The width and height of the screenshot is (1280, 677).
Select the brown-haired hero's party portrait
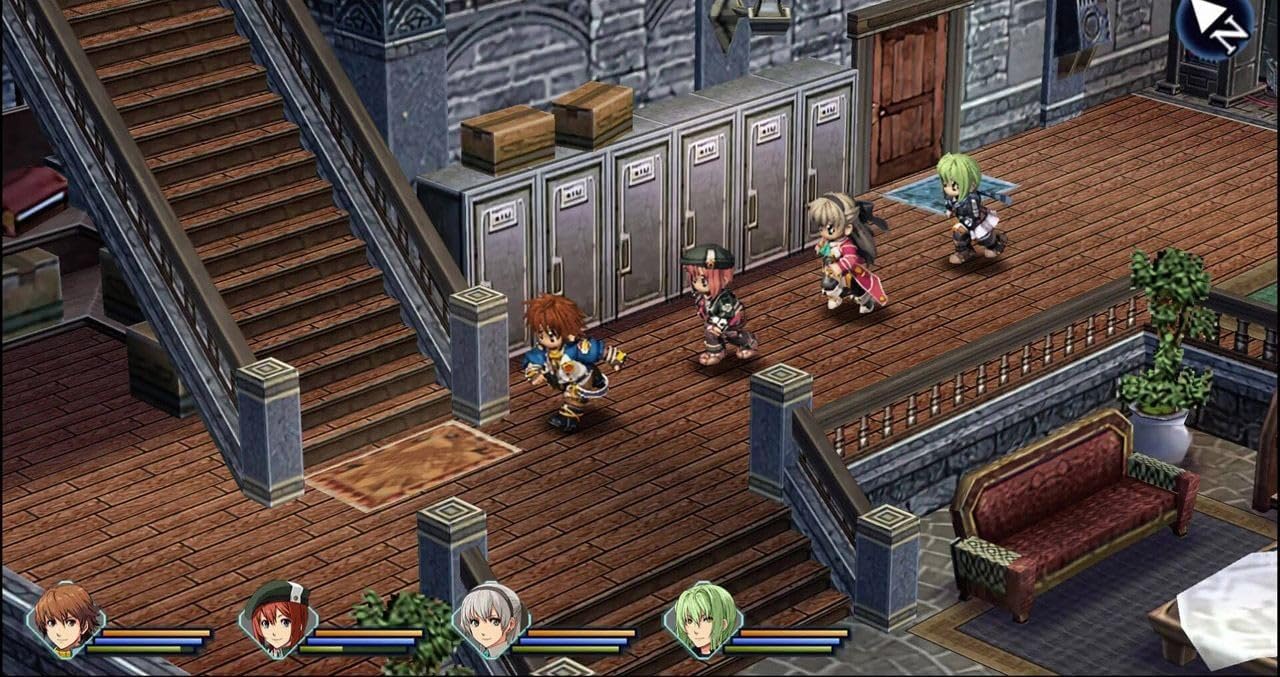66,620
